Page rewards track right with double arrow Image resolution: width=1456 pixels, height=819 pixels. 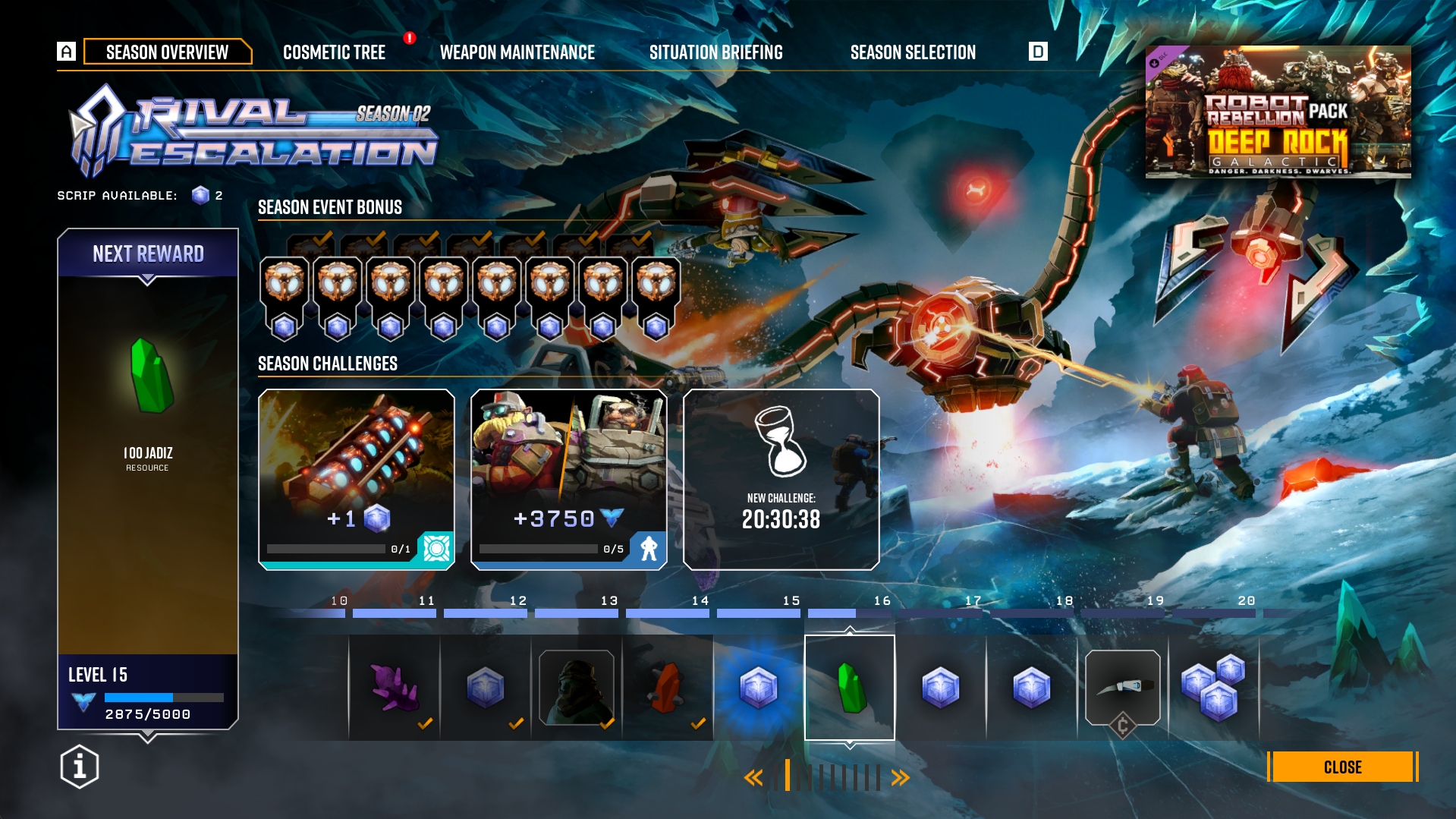[901, 777]
